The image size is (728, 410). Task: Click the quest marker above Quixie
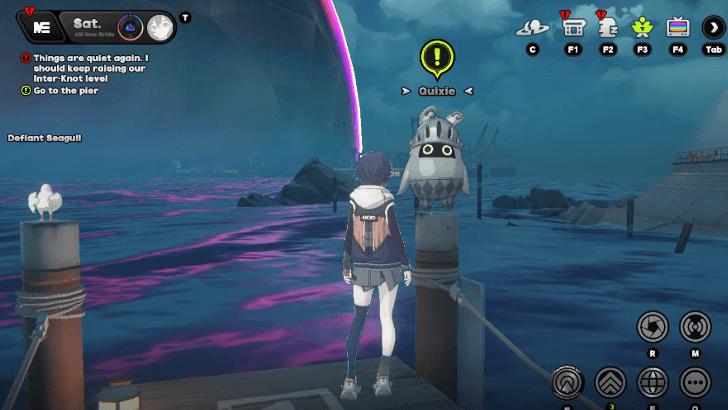coord(436,58)
